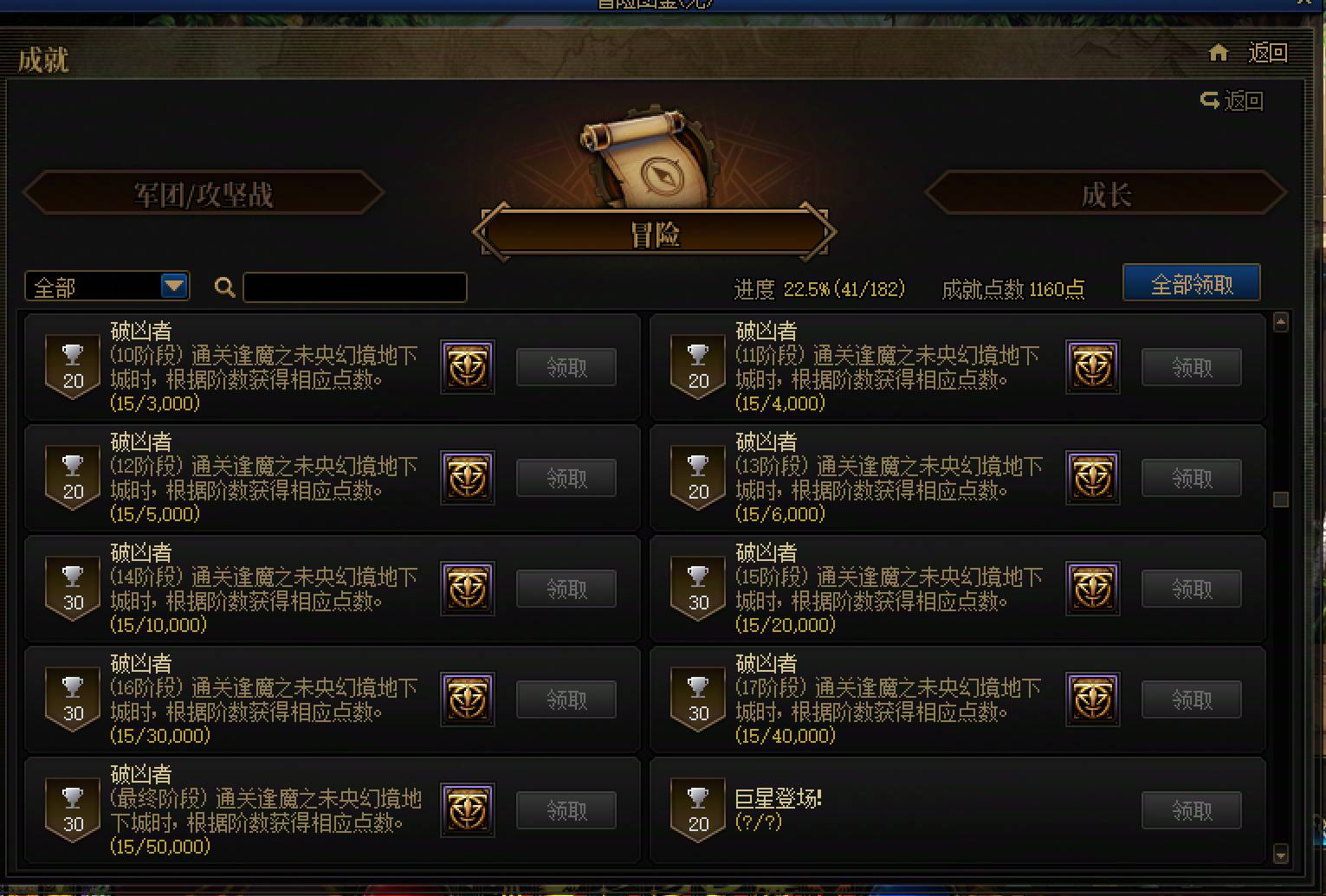Click 领取 on 破凶者 (12阶段)

click(x=566, y=477)
